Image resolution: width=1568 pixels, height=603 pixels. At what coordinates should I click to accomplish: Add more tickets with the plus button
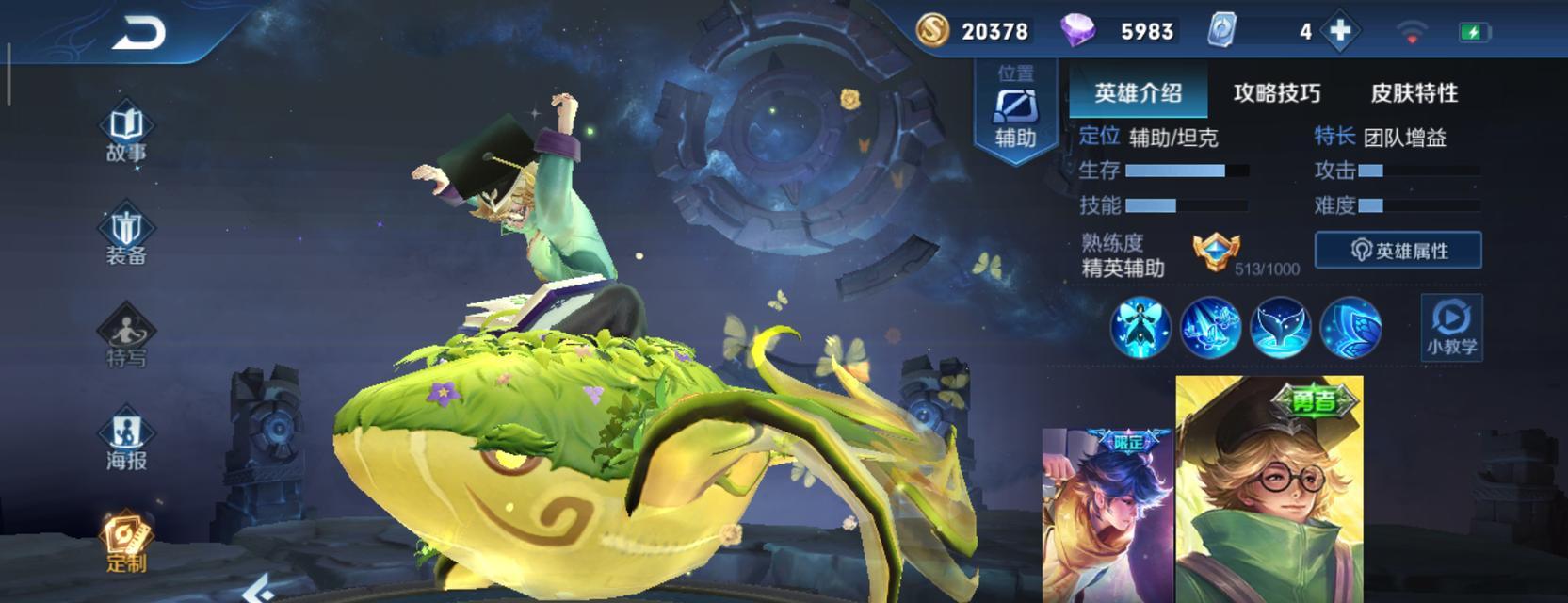point(1339,31)
